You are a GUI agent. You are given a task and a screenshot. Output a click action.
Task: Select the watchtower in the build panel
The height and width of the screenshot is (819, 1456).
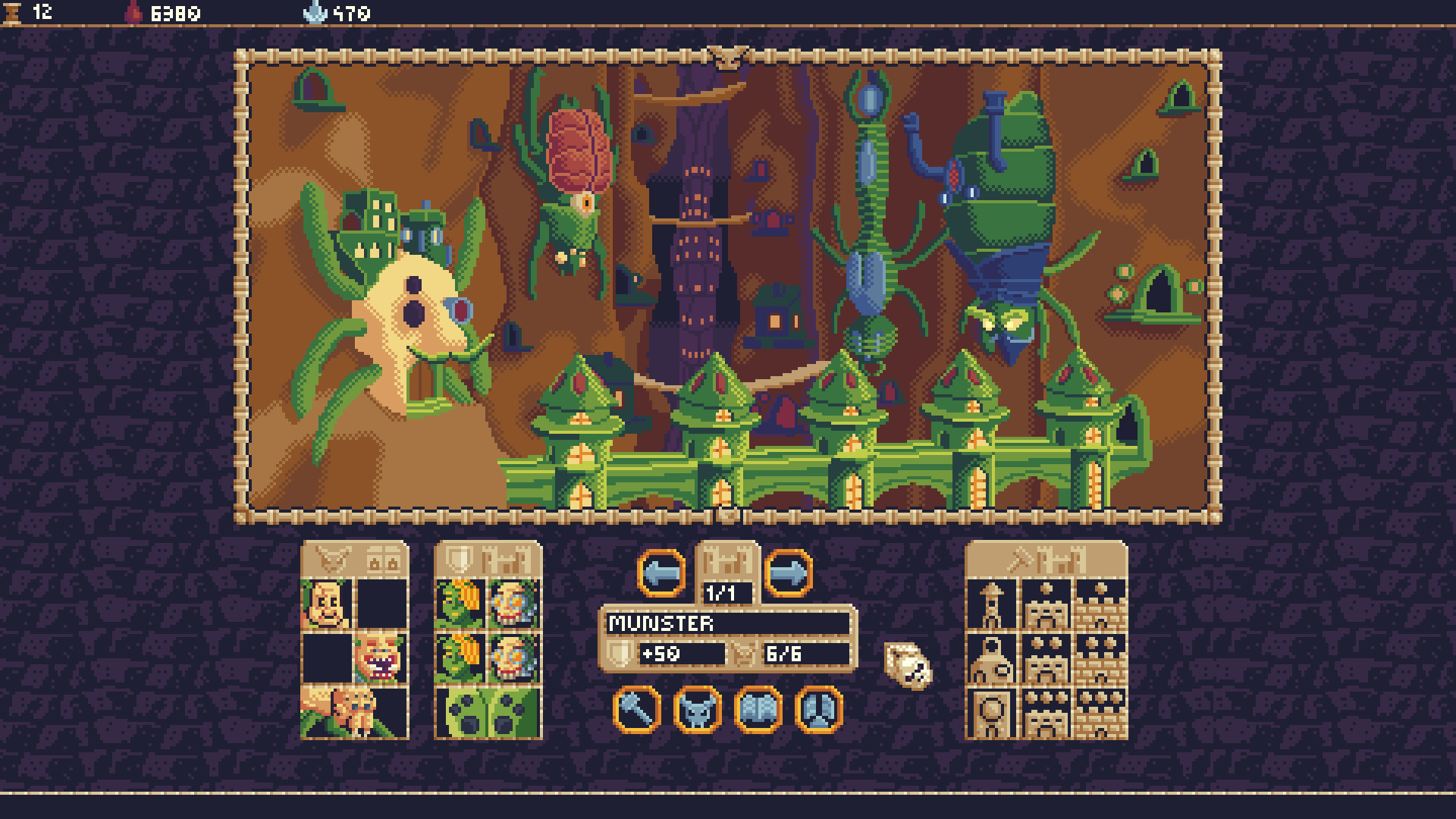[x=991, y=605]
